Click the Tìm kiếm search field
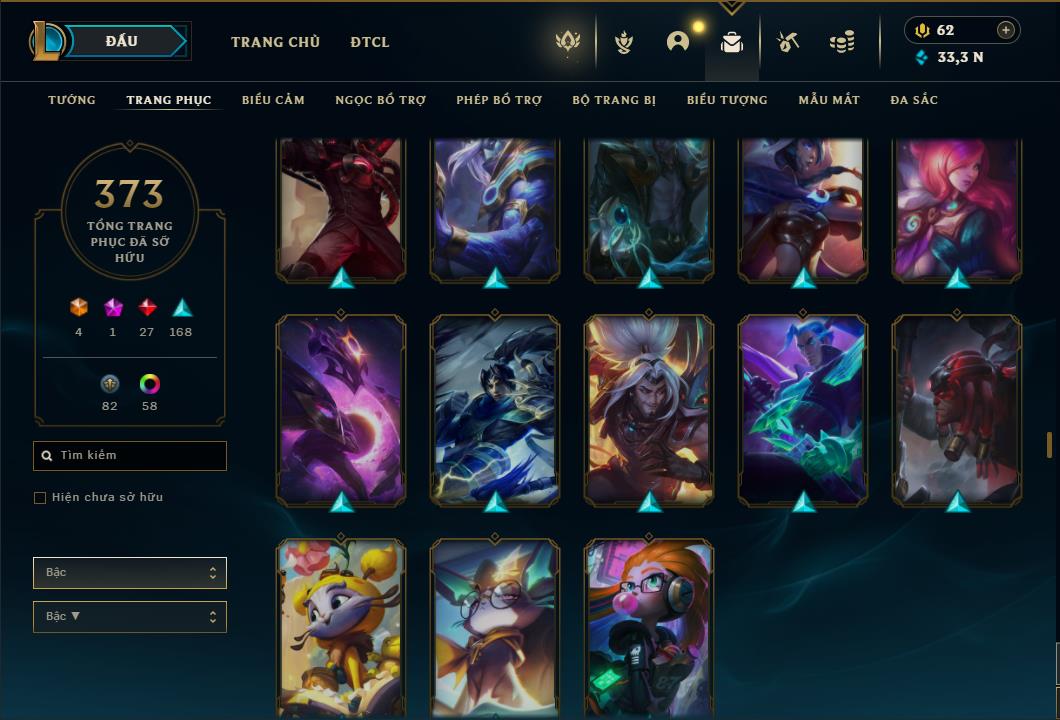The image size is (1060, 720). pos(130,456)
